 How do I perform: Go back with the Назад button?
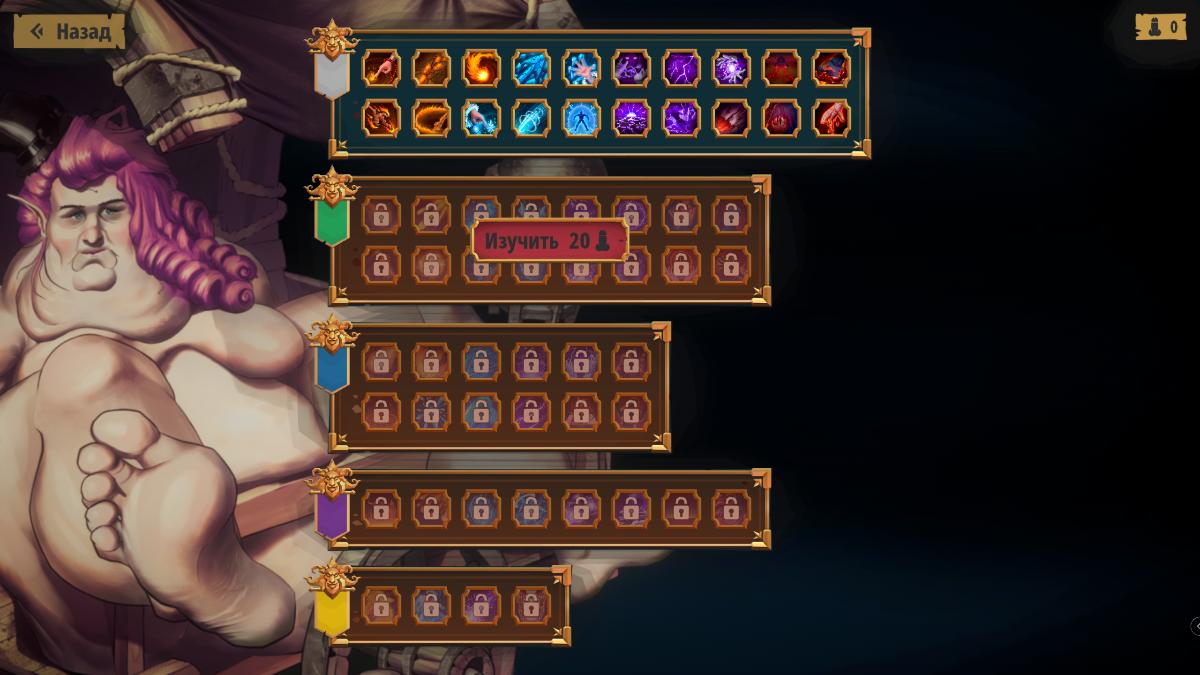click(69, 31)
